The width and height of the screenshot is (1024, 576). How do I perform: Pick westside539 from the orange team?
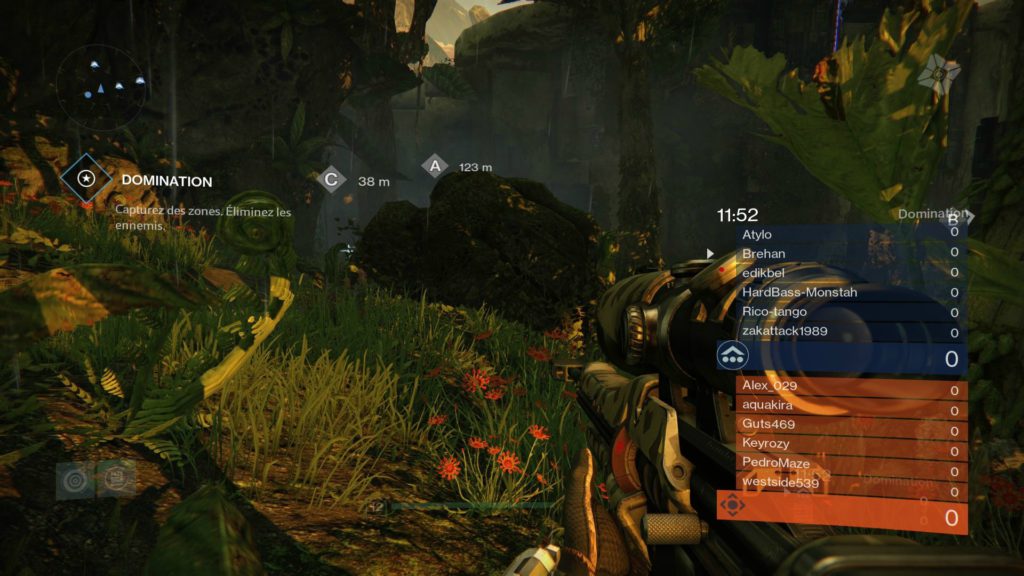(852, 483)
